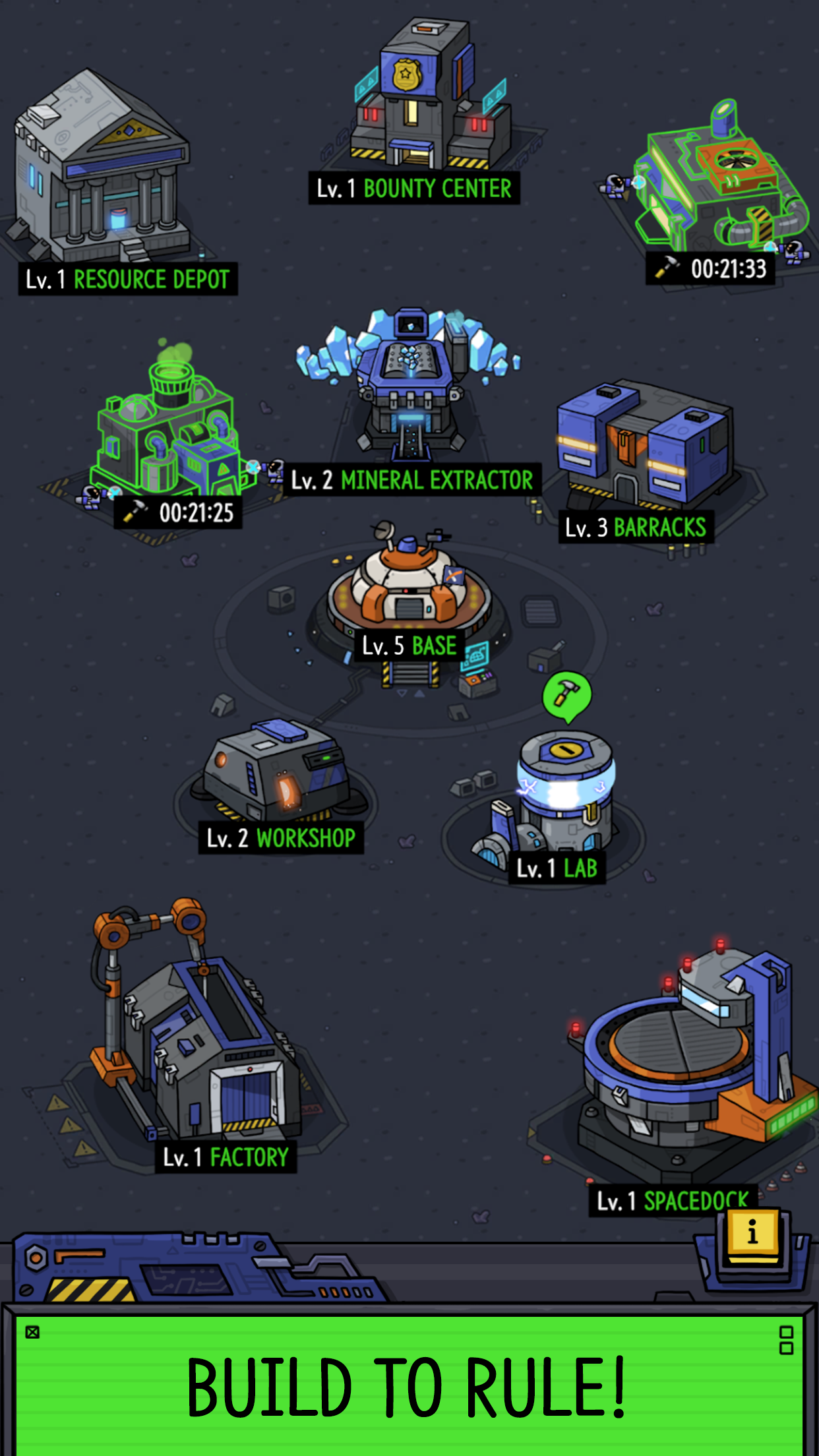Choose the Lv. 1 Bounty Center label

tap(413, 189)
